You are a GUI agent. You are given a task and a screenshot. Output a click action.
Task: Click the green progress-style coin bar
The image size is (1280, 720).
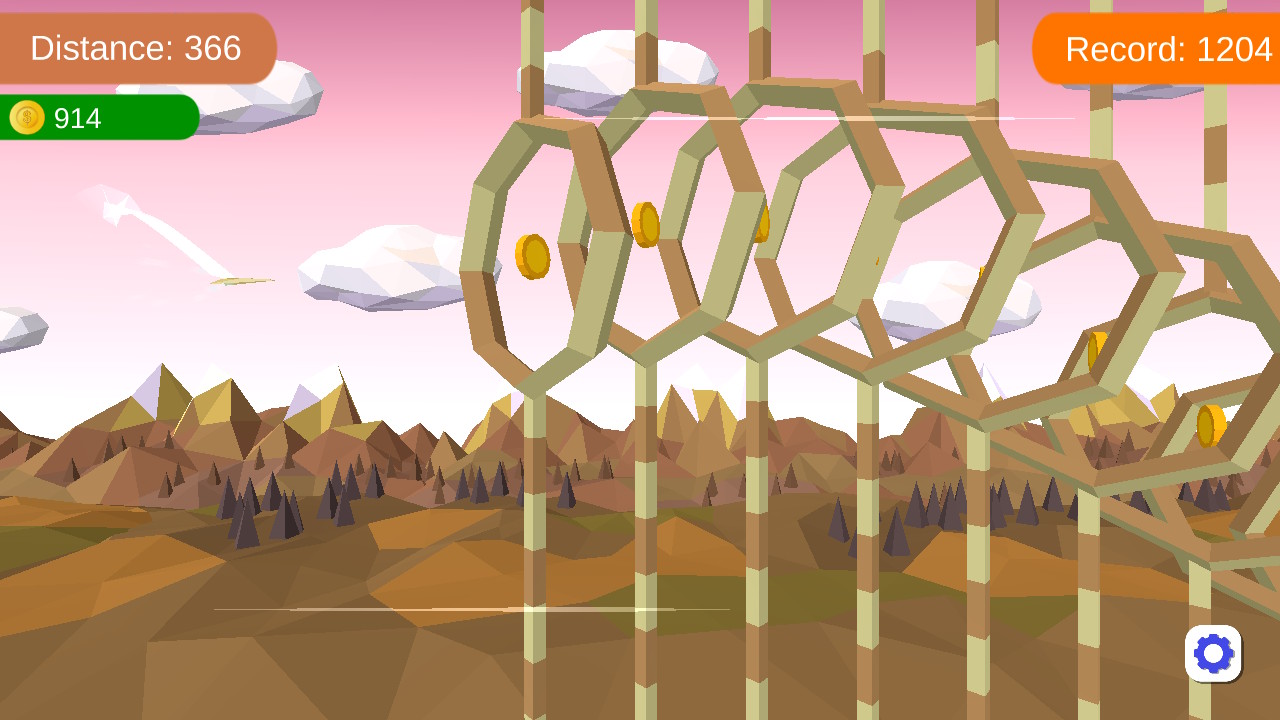(x=97, y=118)
